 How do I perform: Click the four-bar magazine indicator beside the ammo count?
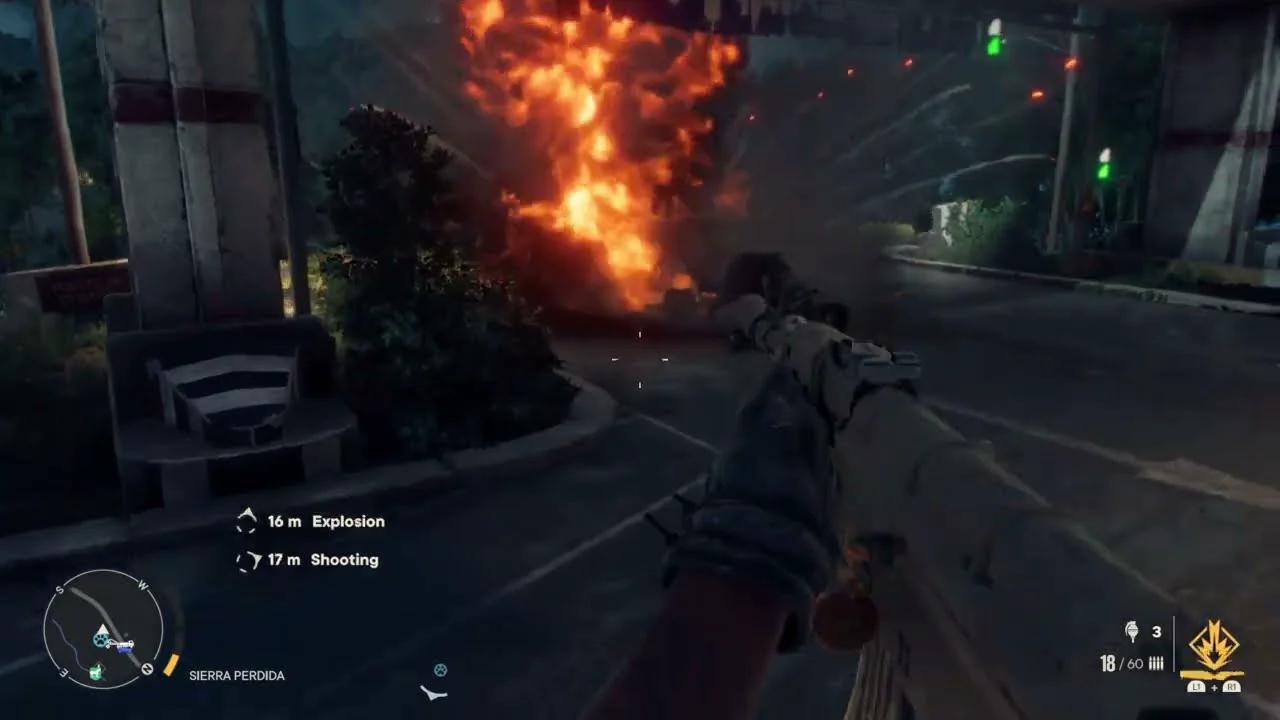[1156, 663]
